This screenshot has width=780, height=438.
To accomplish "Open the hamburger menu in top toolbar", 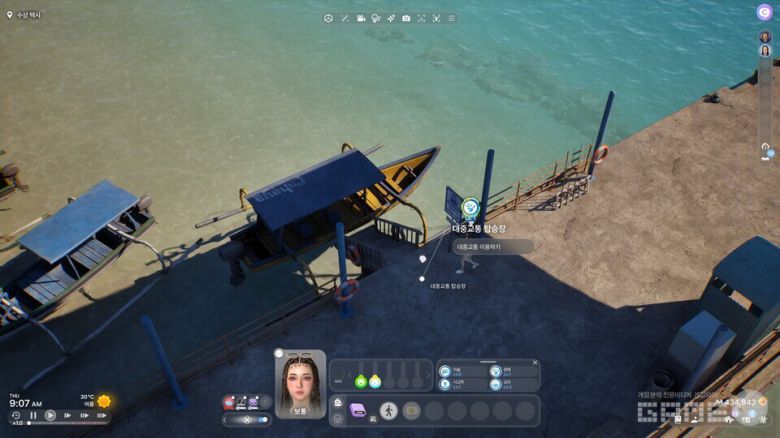I will (451, 18).
